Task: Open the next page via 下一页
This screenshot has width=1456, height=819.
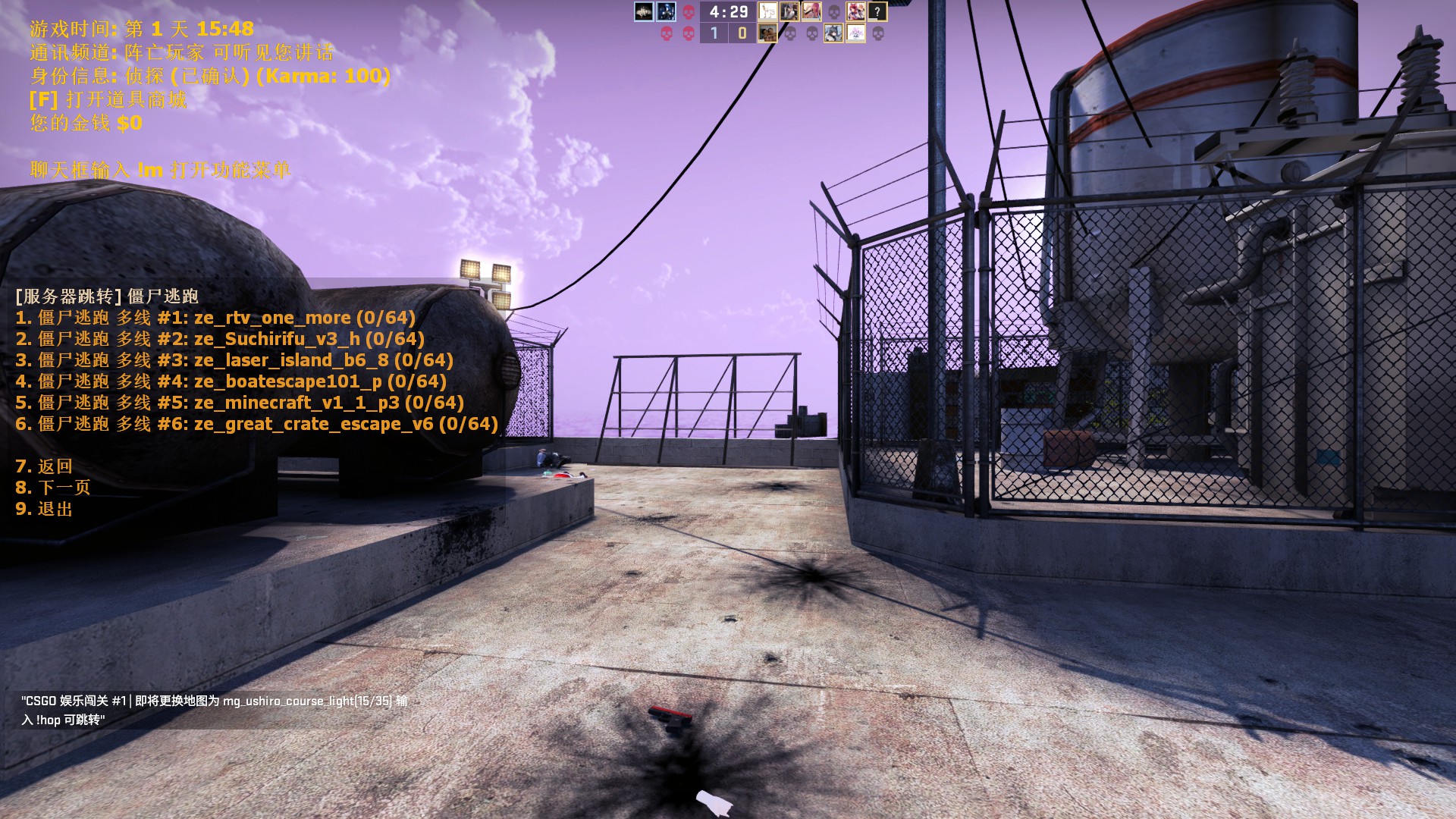Action: (x=53, y=488)
